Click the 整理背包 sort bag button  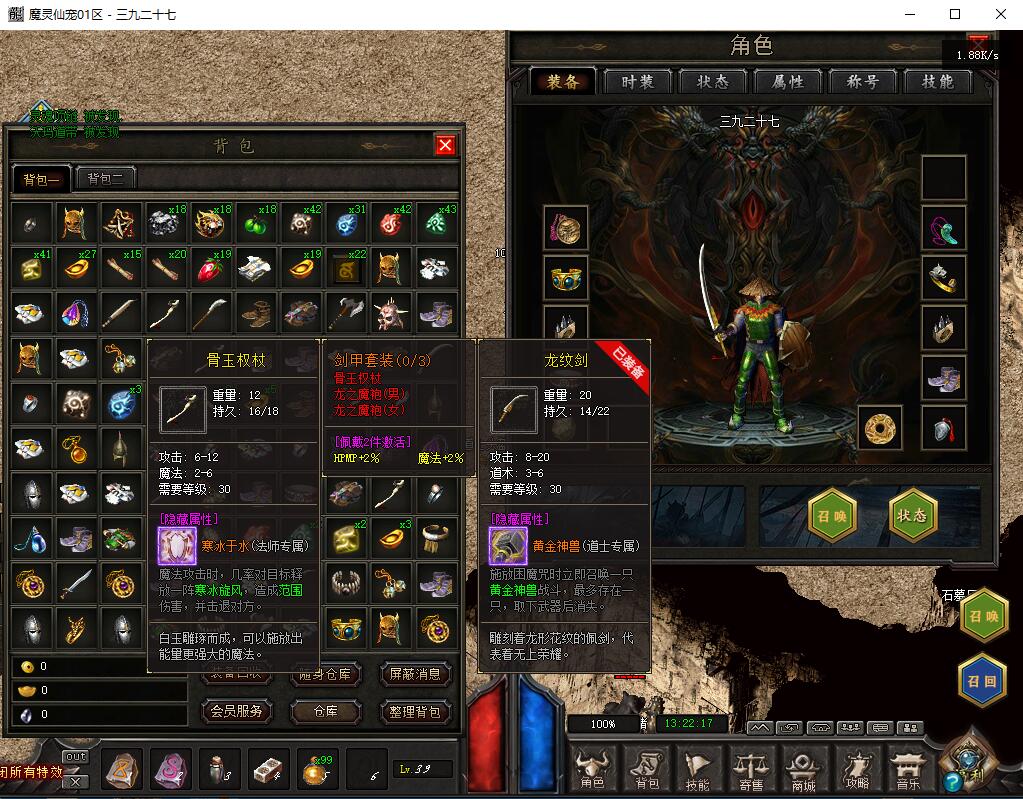(416, 711)
